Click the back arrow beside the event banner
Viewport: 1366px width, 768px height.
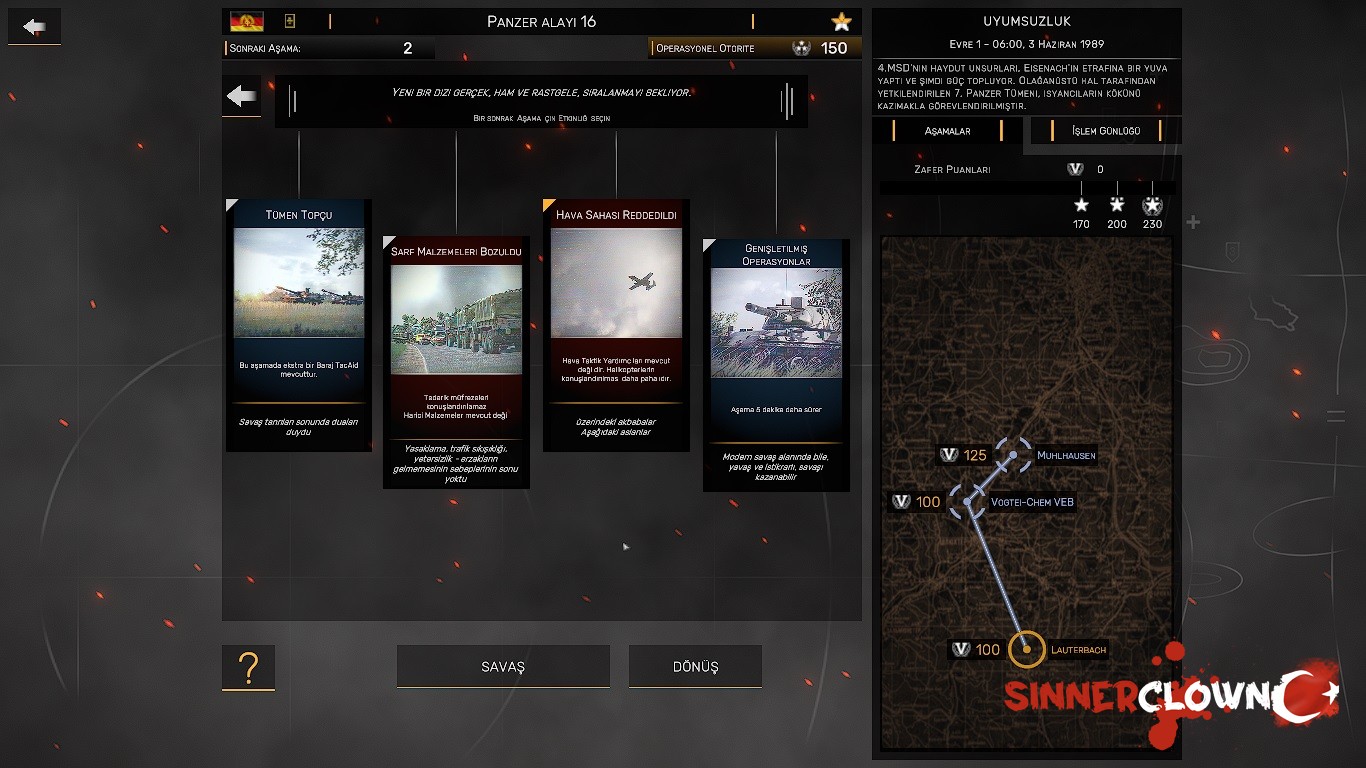241,96
